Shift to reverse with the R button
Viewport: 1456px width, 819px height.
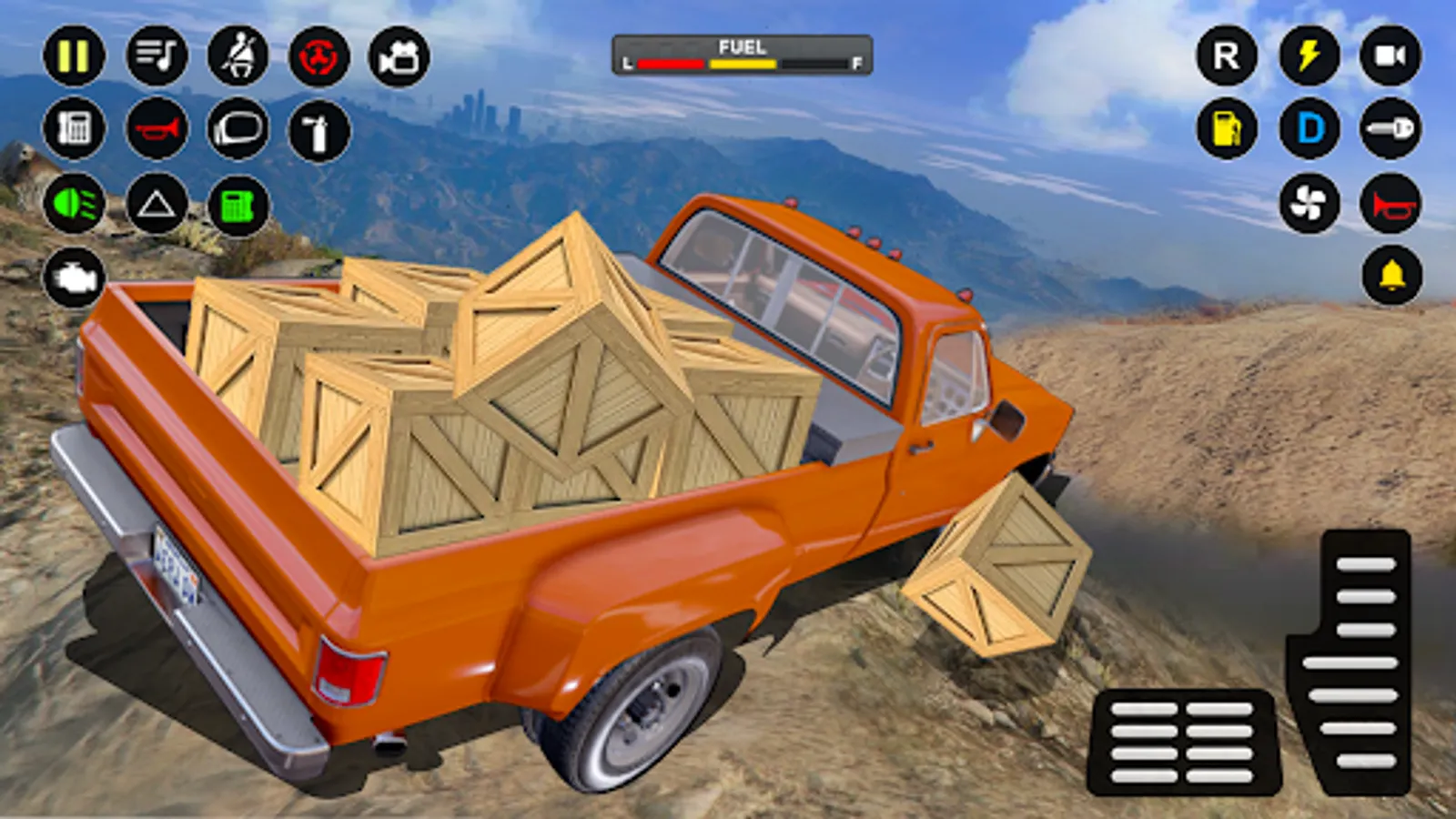(1227, 56)
